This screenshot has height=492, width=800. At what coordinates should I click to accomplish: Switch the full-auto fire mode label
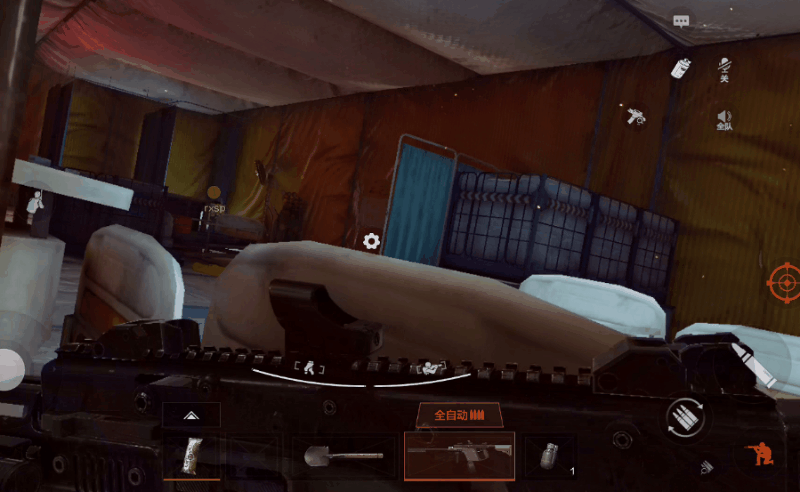coord(459,414)
